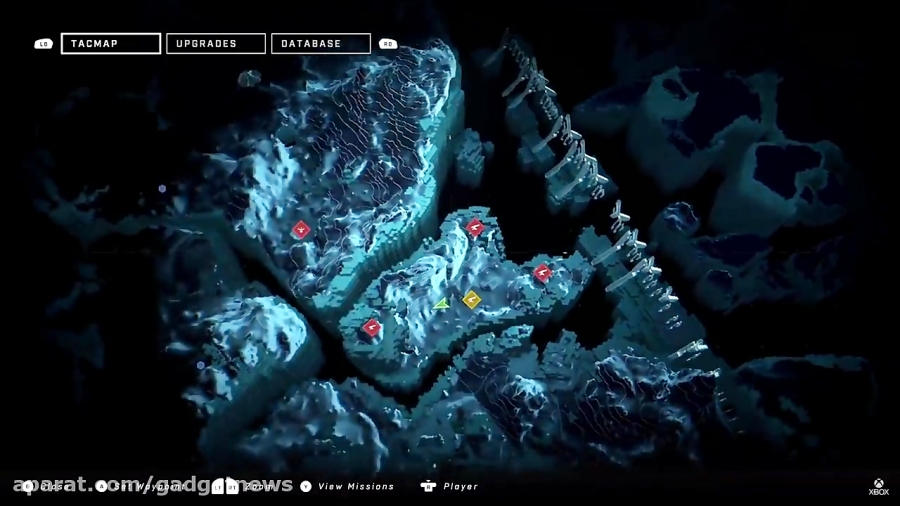The width and height of the screenshot is (900, 506).
Task: Click the green player arrow marker
Action: 442,304
